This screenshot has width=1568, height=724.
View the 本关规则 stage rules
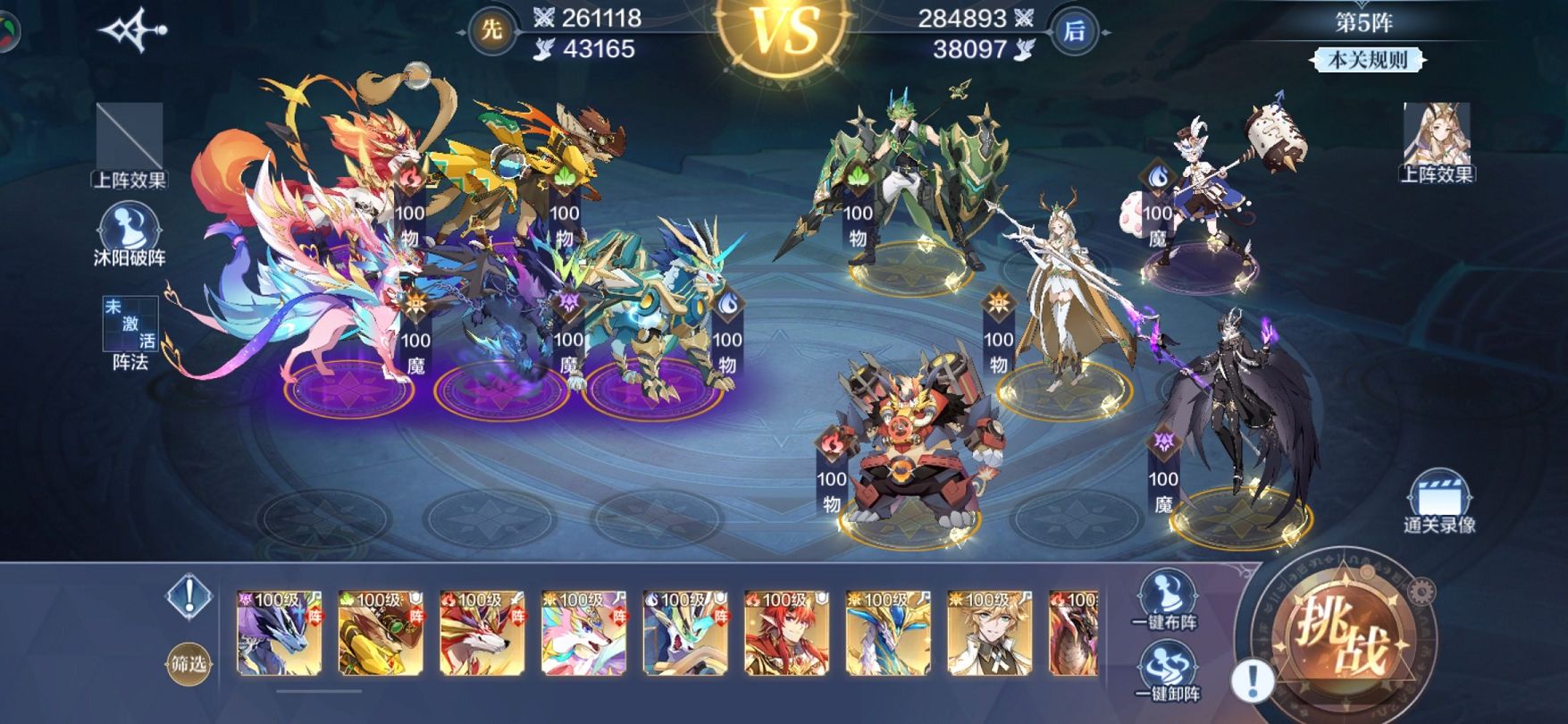point(1367,60)
